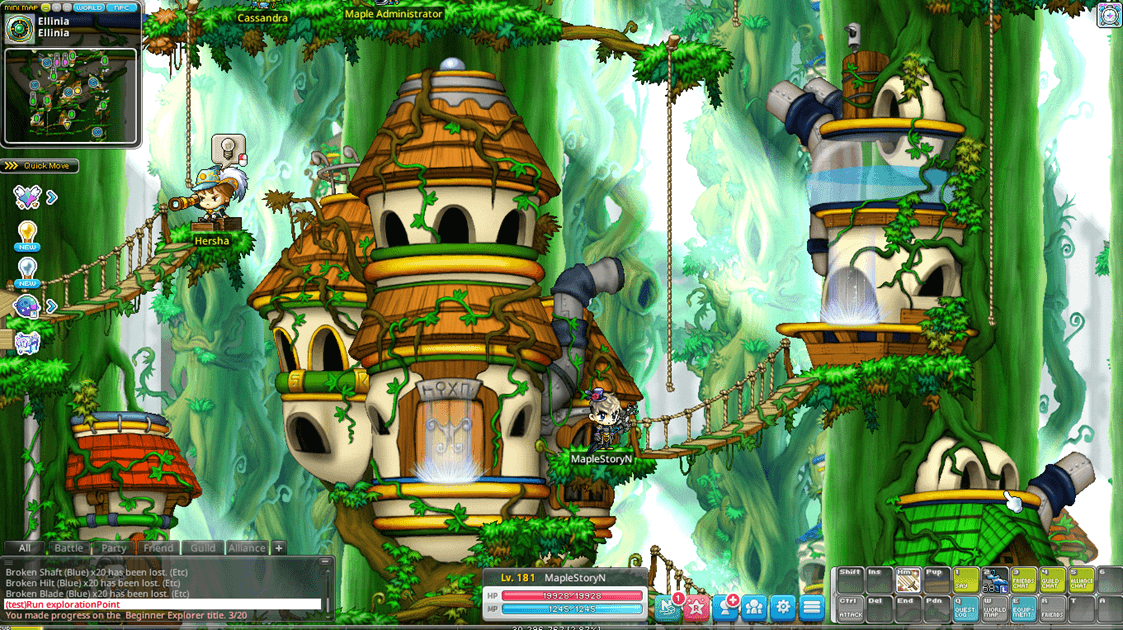Open the World map from minimap header
1123x630 pixels.
tap(89, 7)
